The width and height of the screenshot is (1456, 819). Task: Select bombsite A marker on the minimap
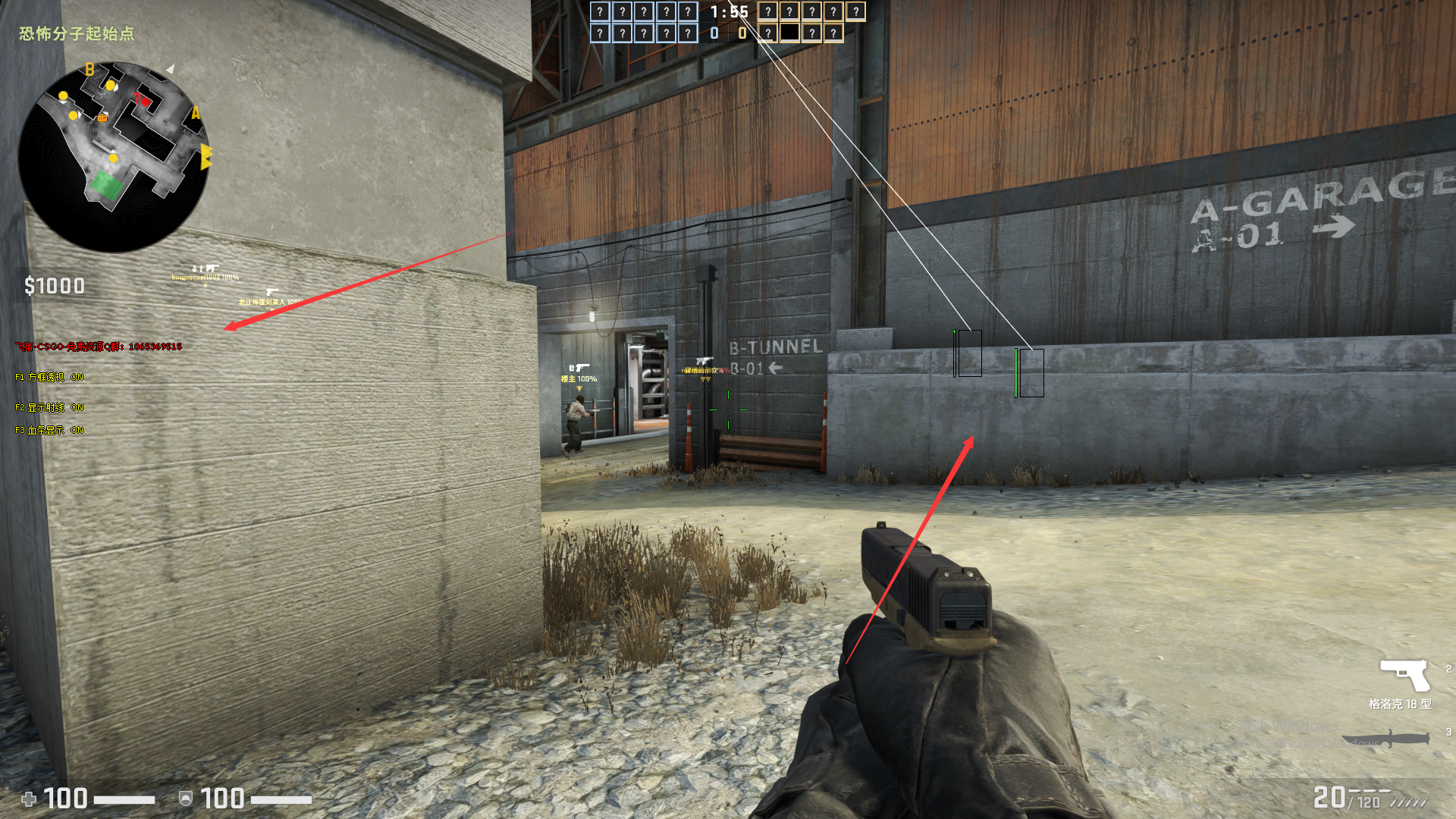[x=196, y=112]
